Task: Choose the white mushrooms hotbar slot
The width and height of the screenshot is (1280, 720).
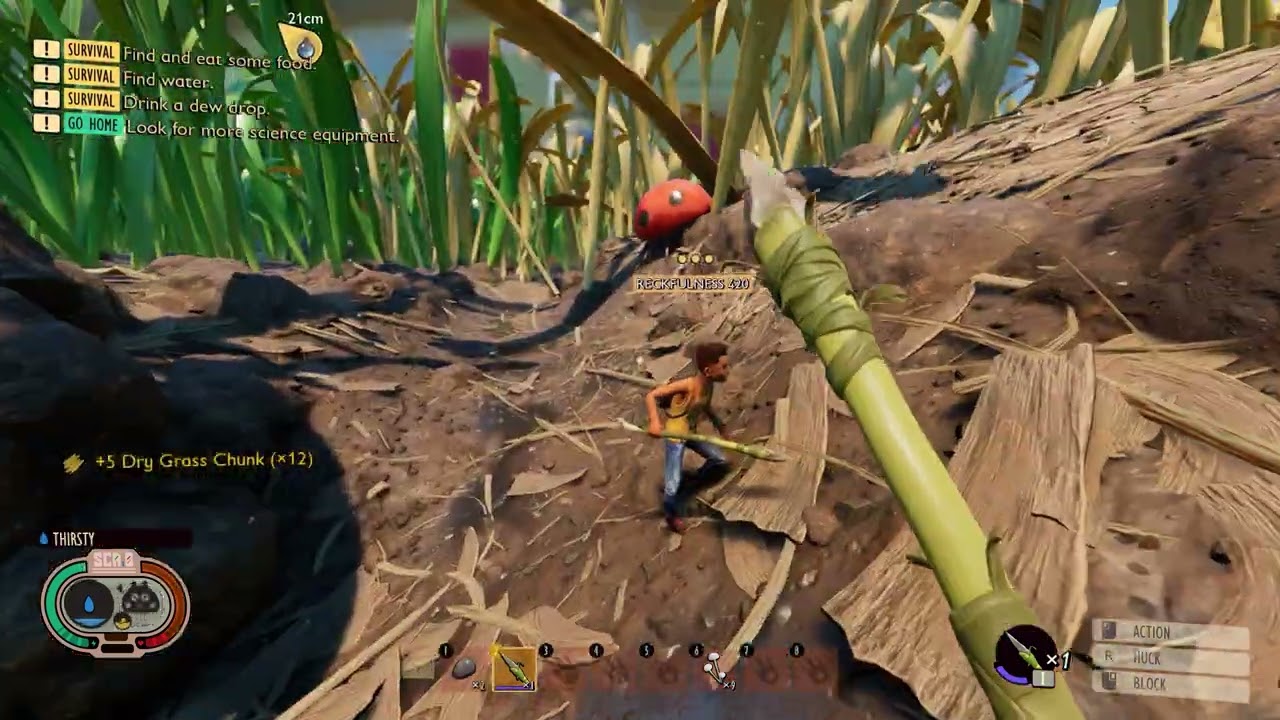Action: pos(715,668)
